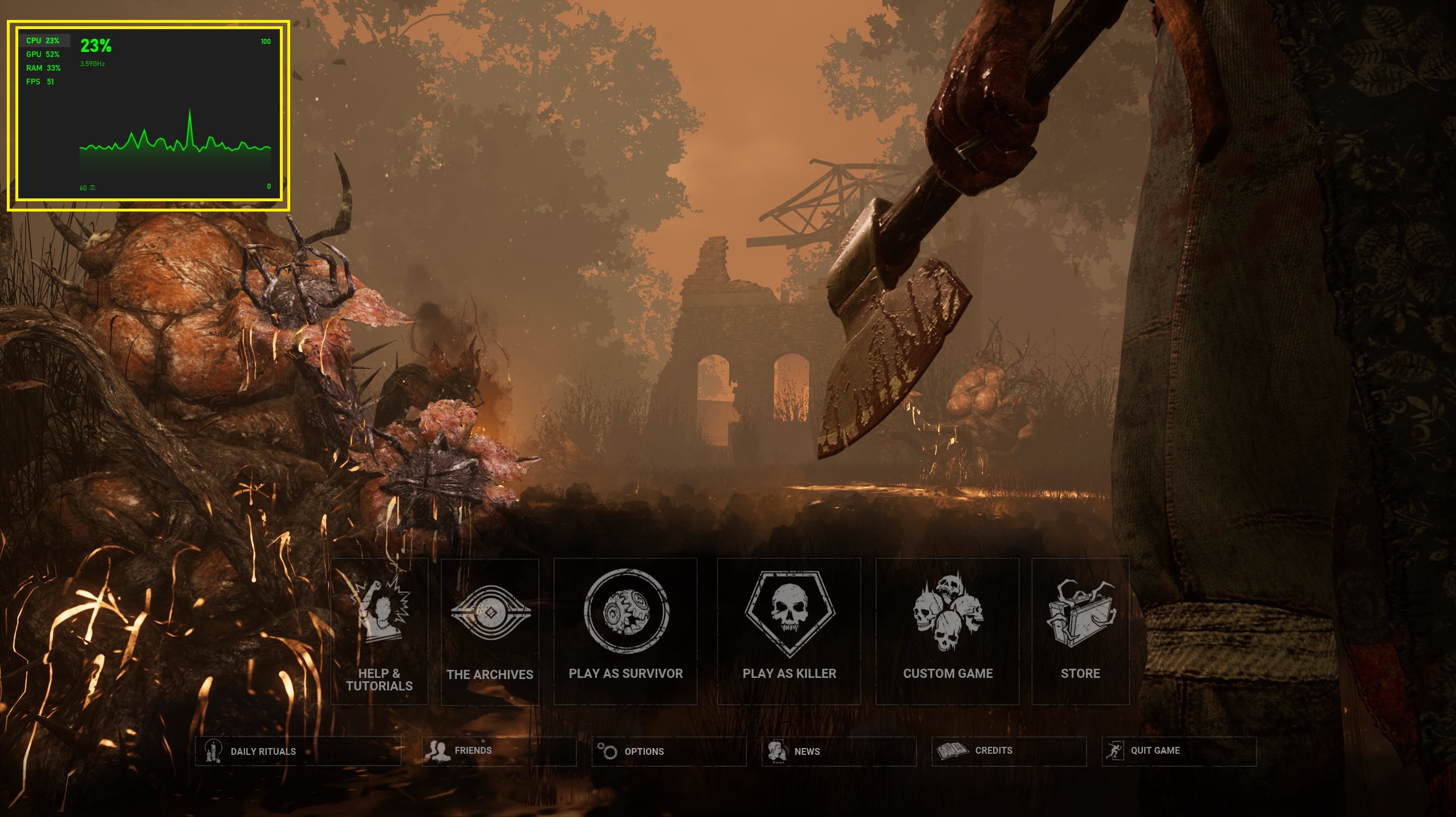This screenshot has width=1456, height=817.
Task: Choose Play as Survivor
Action: click(x=625, y=631)
